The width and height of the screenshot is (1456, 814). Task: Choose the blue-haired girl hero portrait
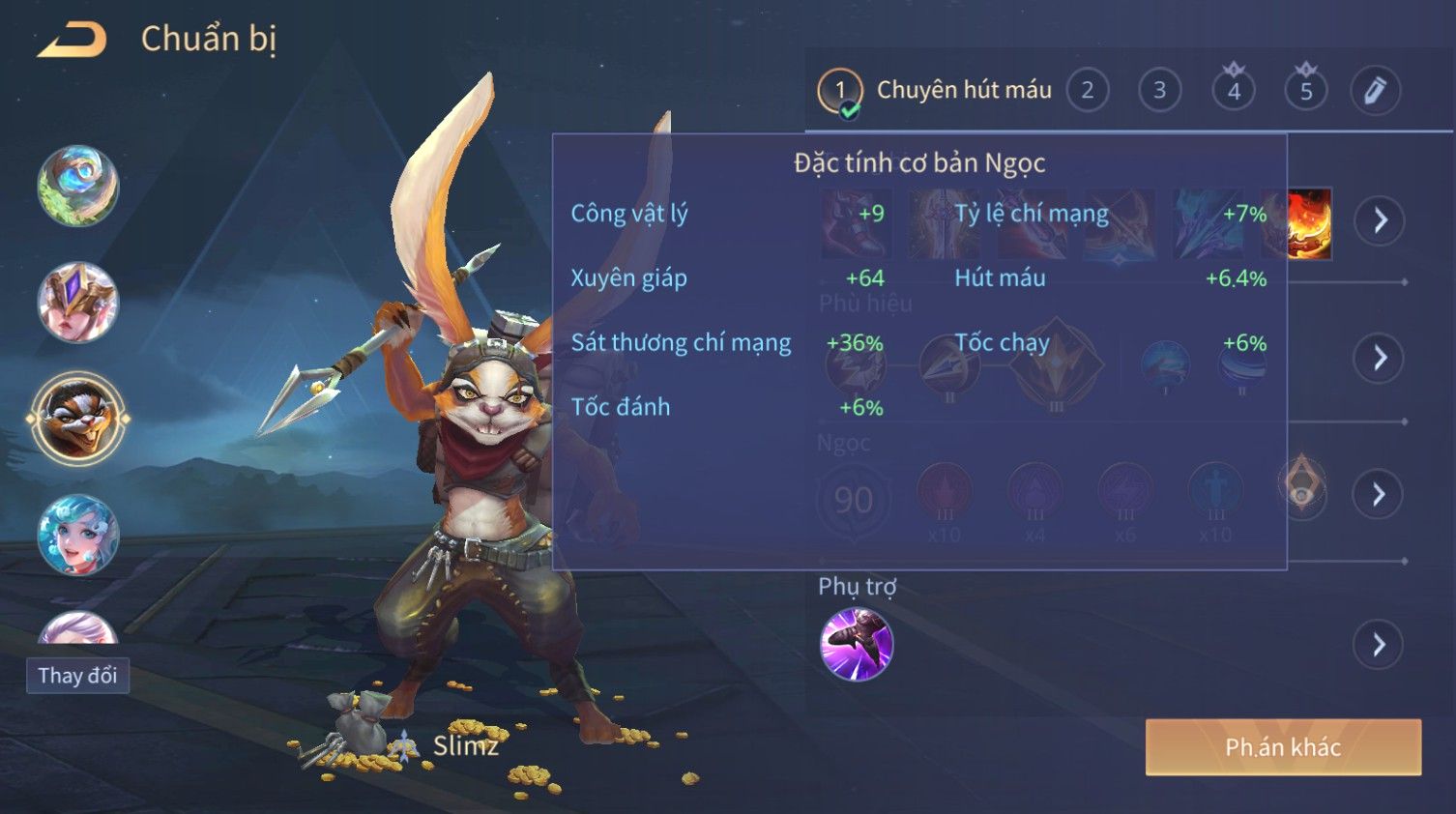[78, 535]
